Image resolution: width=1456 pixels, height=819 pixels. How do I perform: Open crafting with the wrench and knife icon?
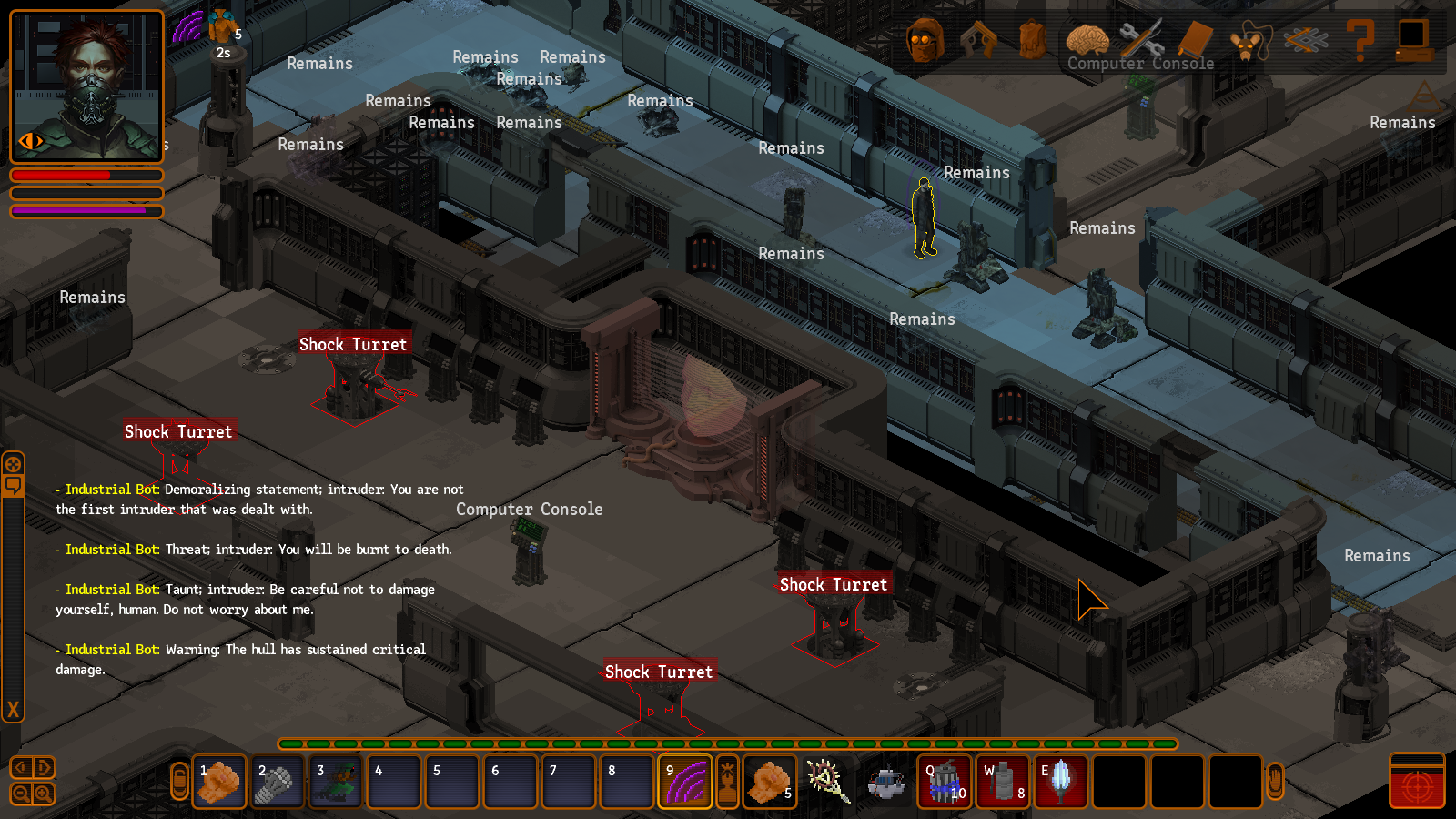(1141, 40)
